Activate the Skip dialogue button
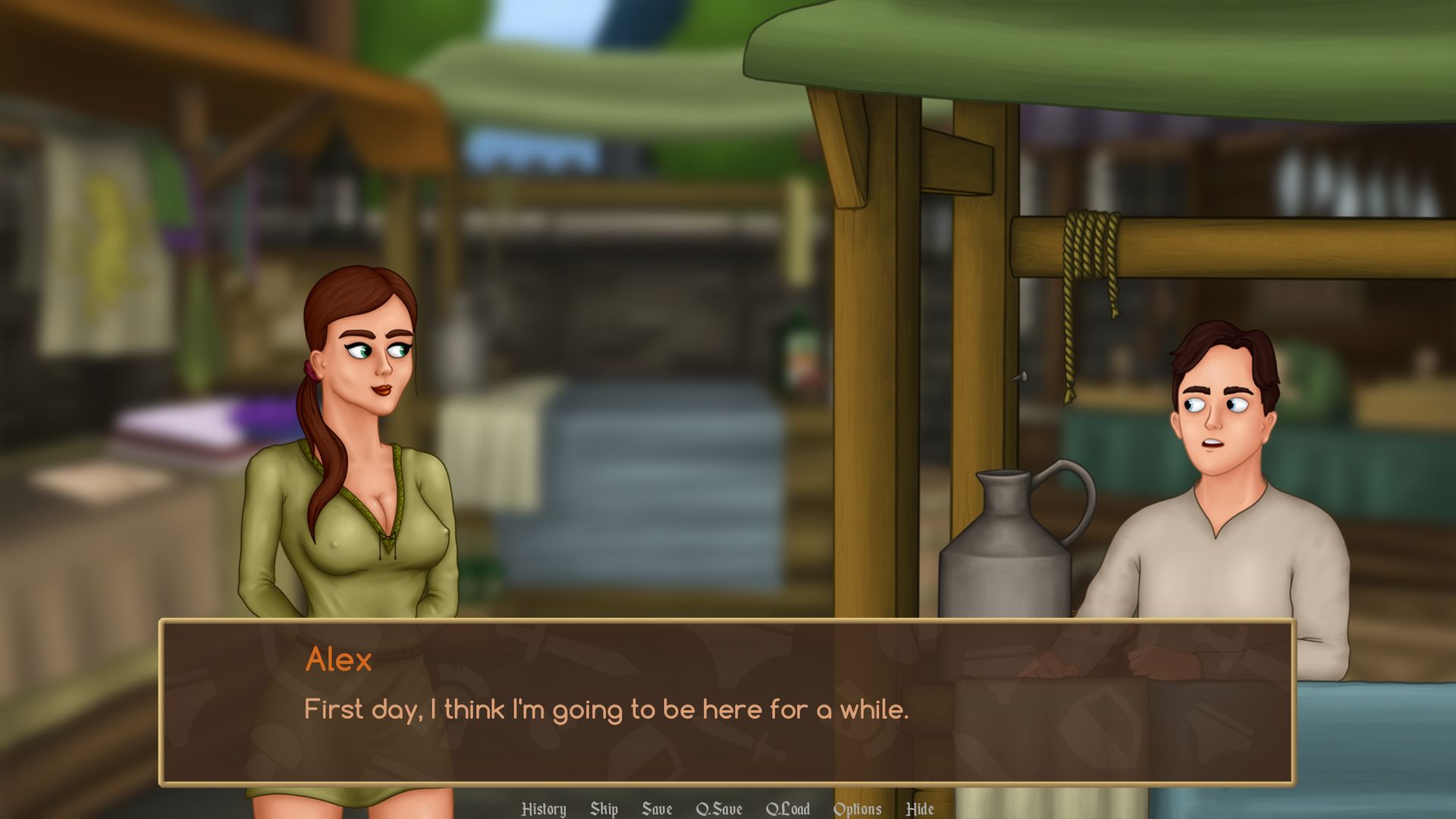This screenshot has width=1456, height=819. click(604, 809)
